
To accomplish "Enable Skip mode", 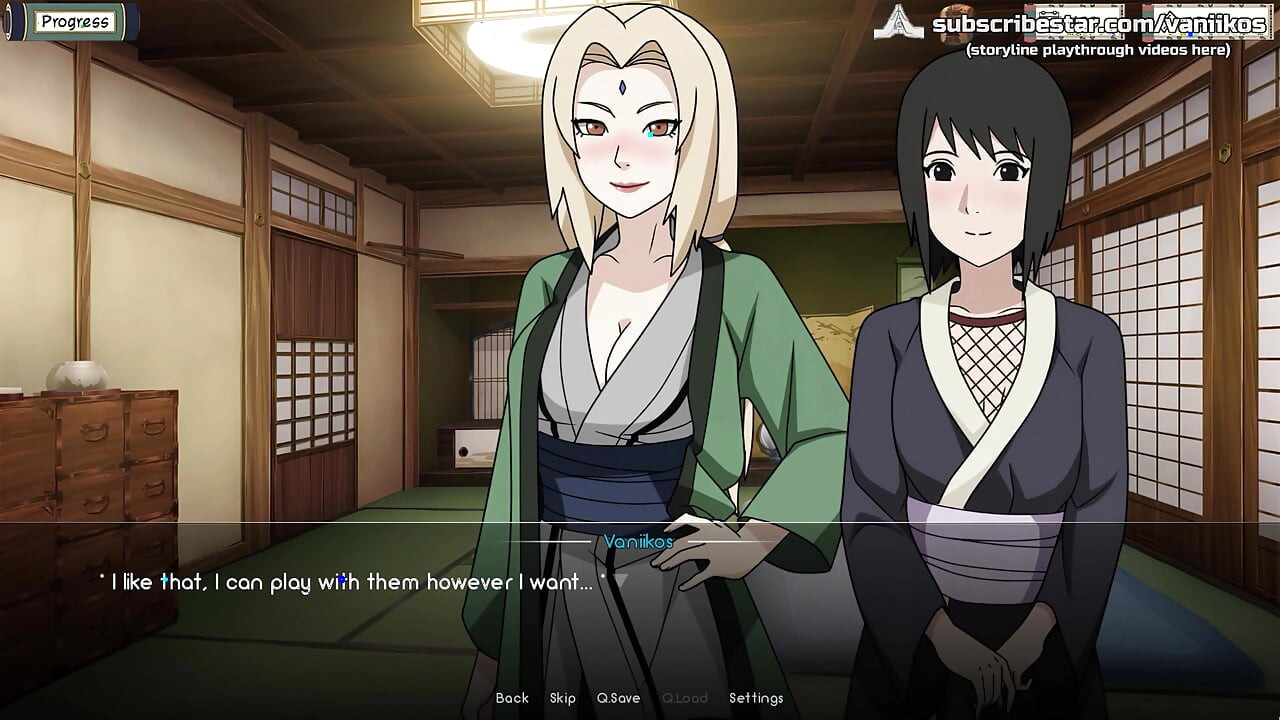I will pyautogui.click(x=563, y=698).
